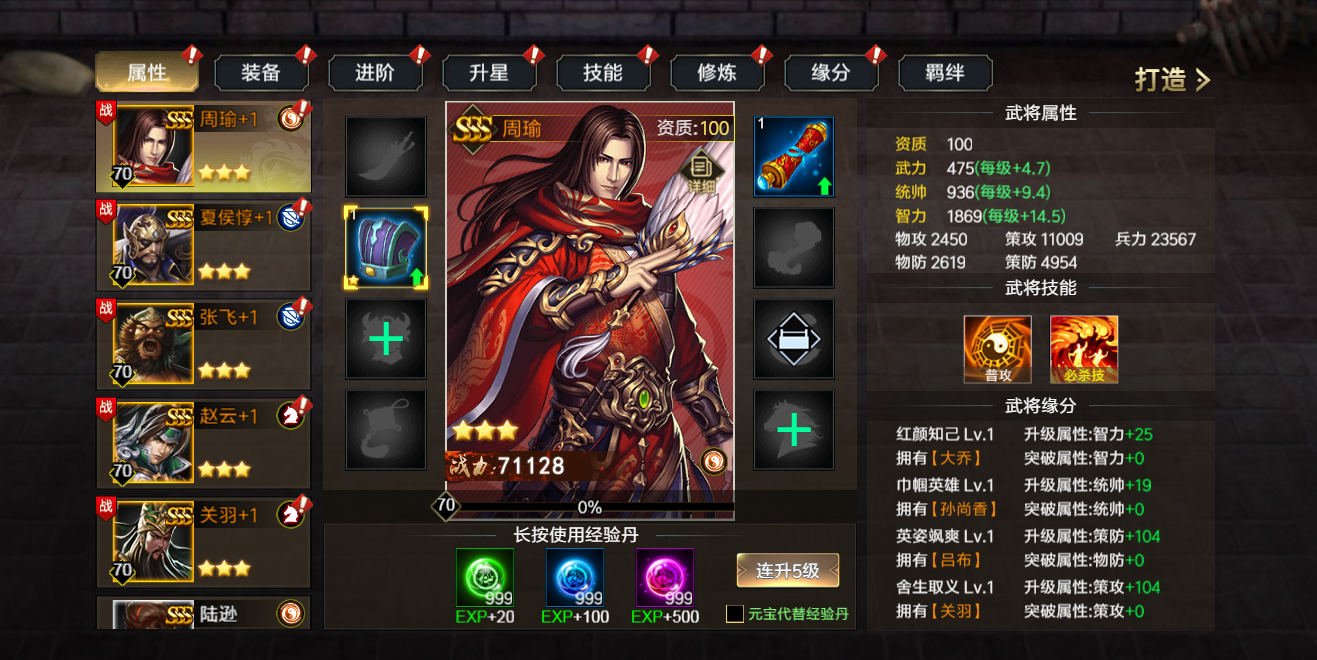Viewport: 1317px width, 660px height.
Task: View the 必杀技 ultimate skill icon
Action: 1084,350
